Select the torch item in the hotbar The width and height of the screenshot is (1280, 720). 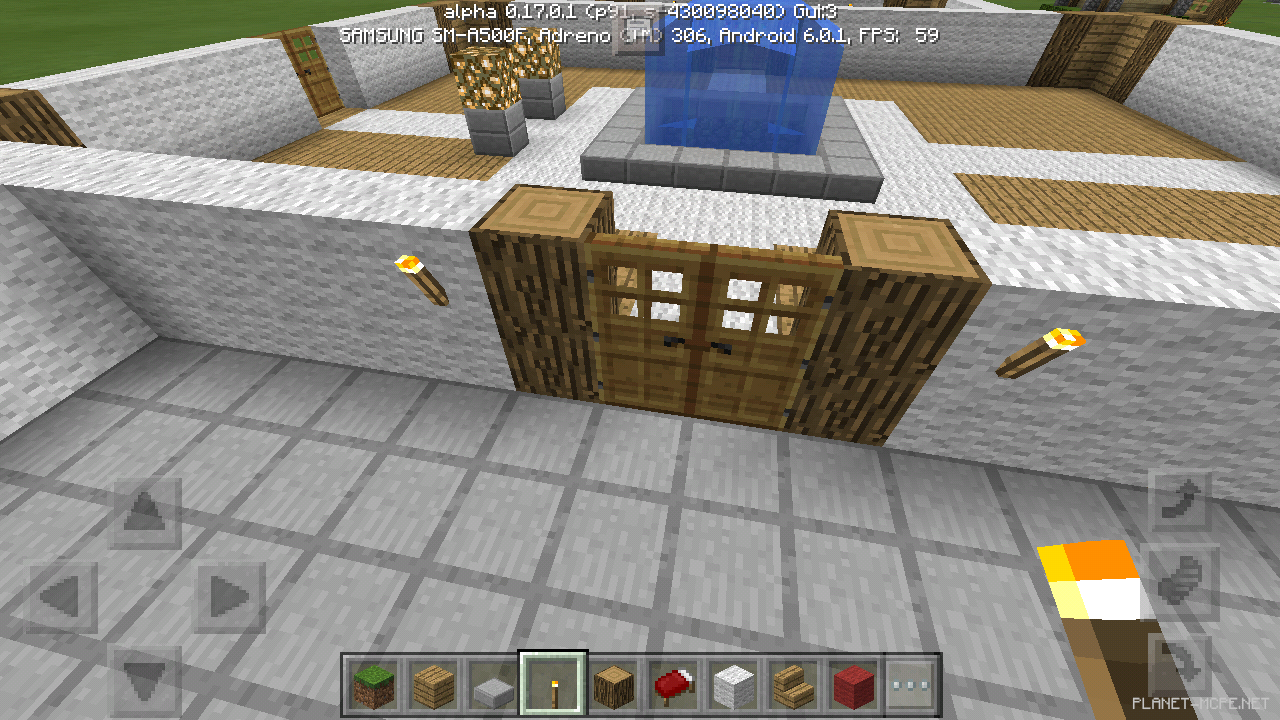pyautogui.click(x=555, y=687)
